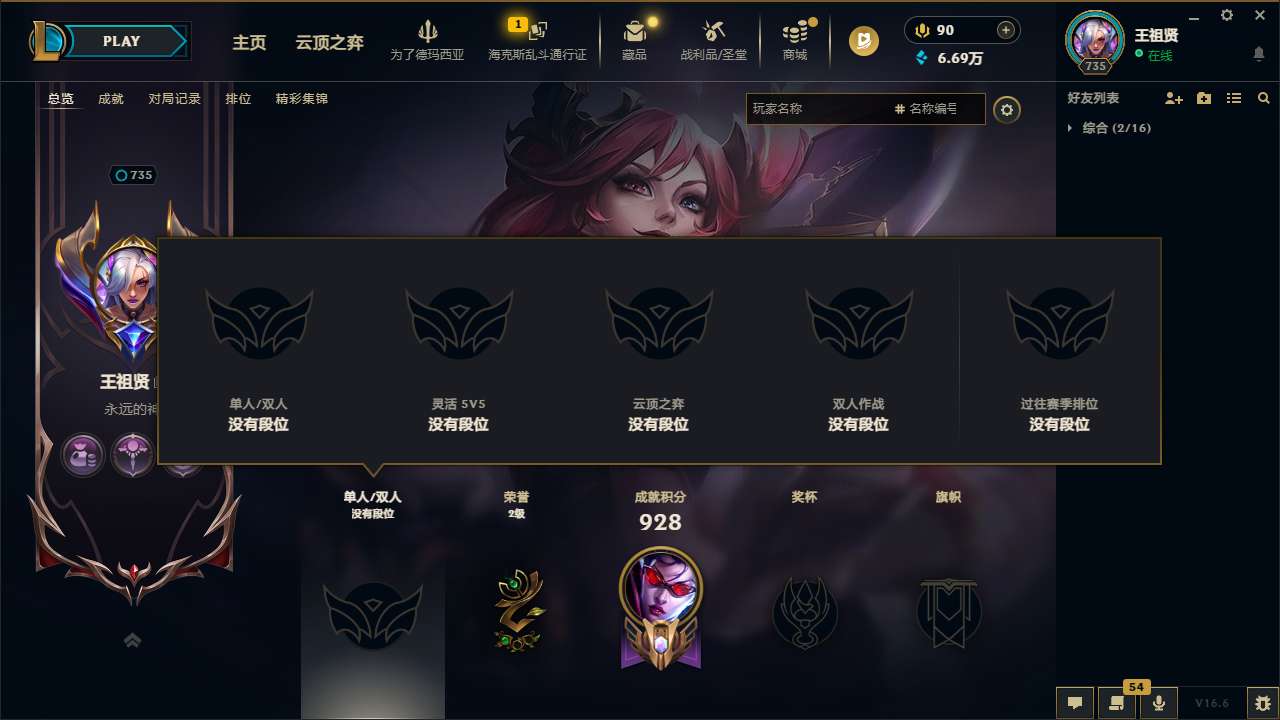Toggle the voice microphone icon in bottom bar
Viewport: 1280px width, 720px height.
[x=1159, y=703]
